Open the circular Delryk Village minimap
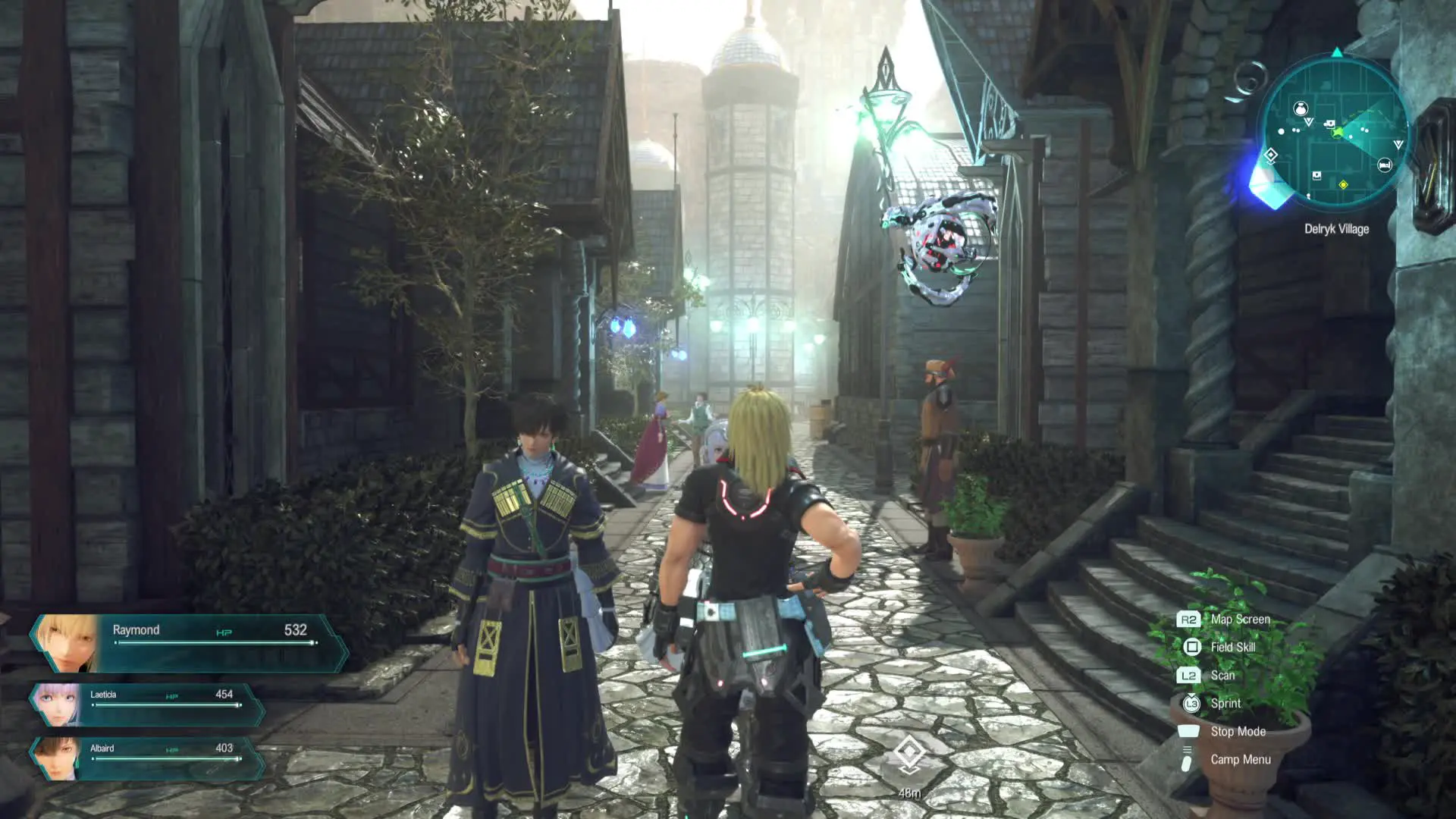Screen dimensions: 1456x819 click(1335, 134)
